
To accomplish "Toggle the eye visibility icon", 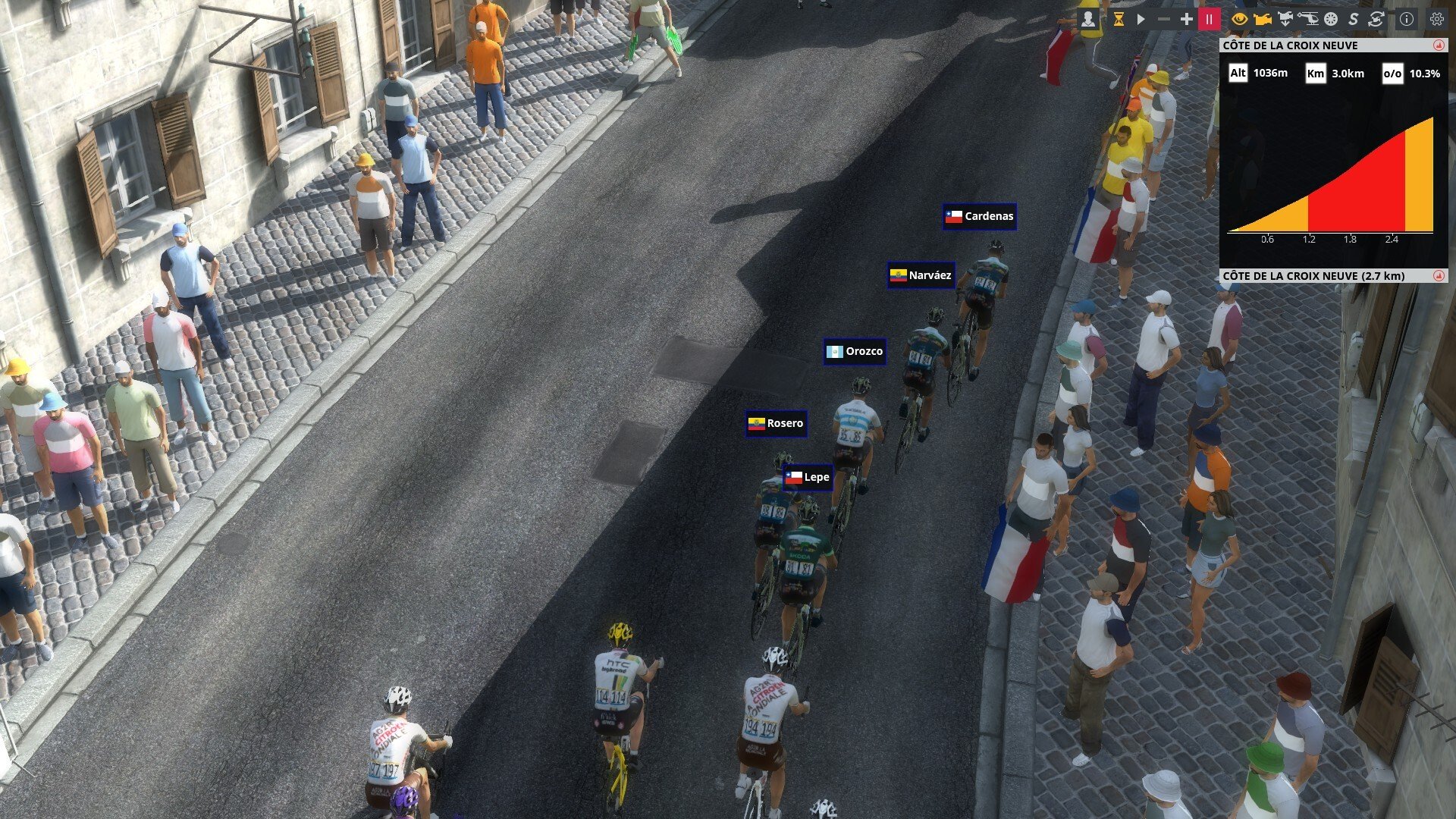I will (1239, 20).
